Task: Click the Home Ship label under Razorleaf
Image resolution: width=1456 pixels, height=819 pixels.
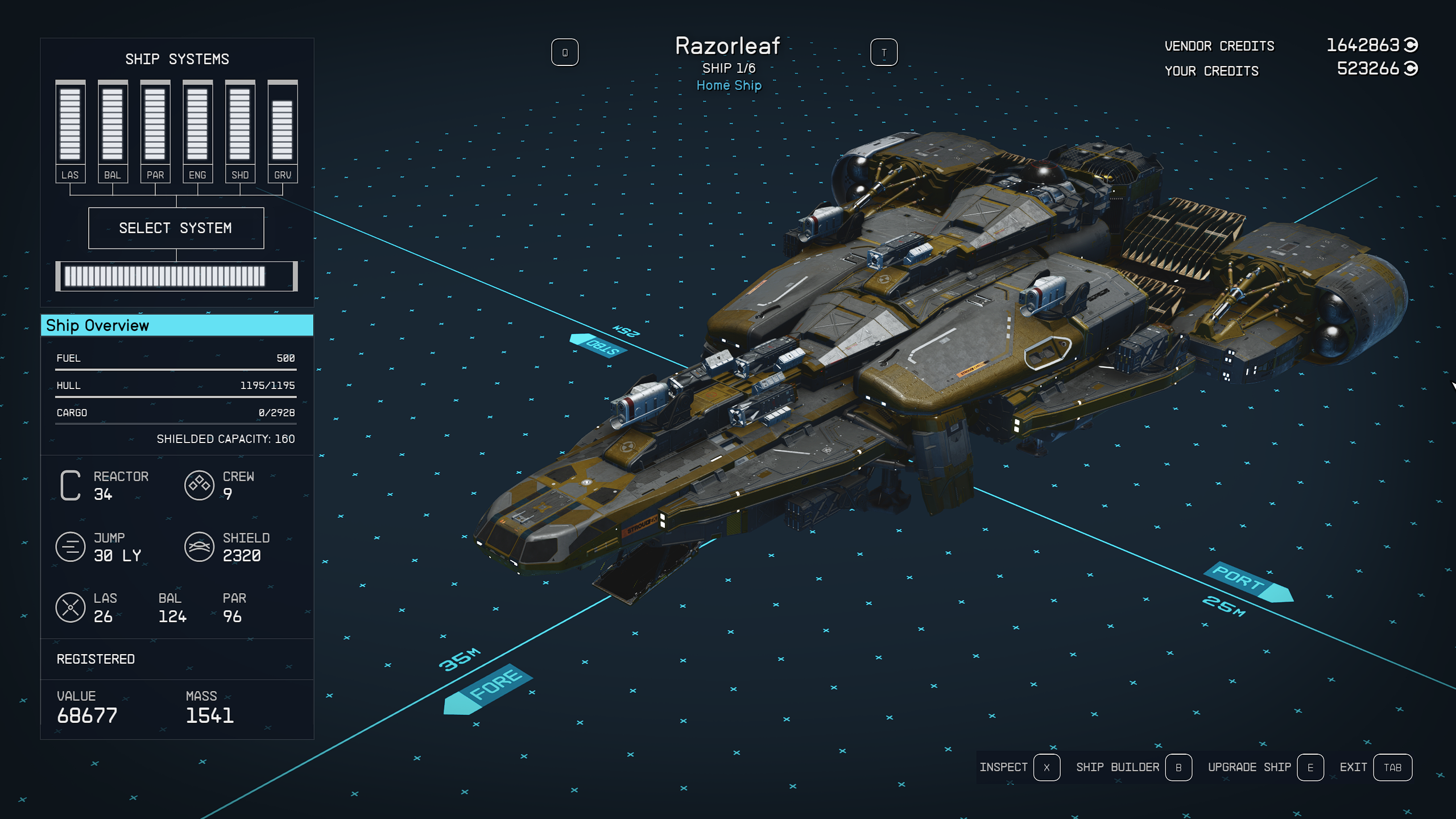Action: click(x=728, y=85)
